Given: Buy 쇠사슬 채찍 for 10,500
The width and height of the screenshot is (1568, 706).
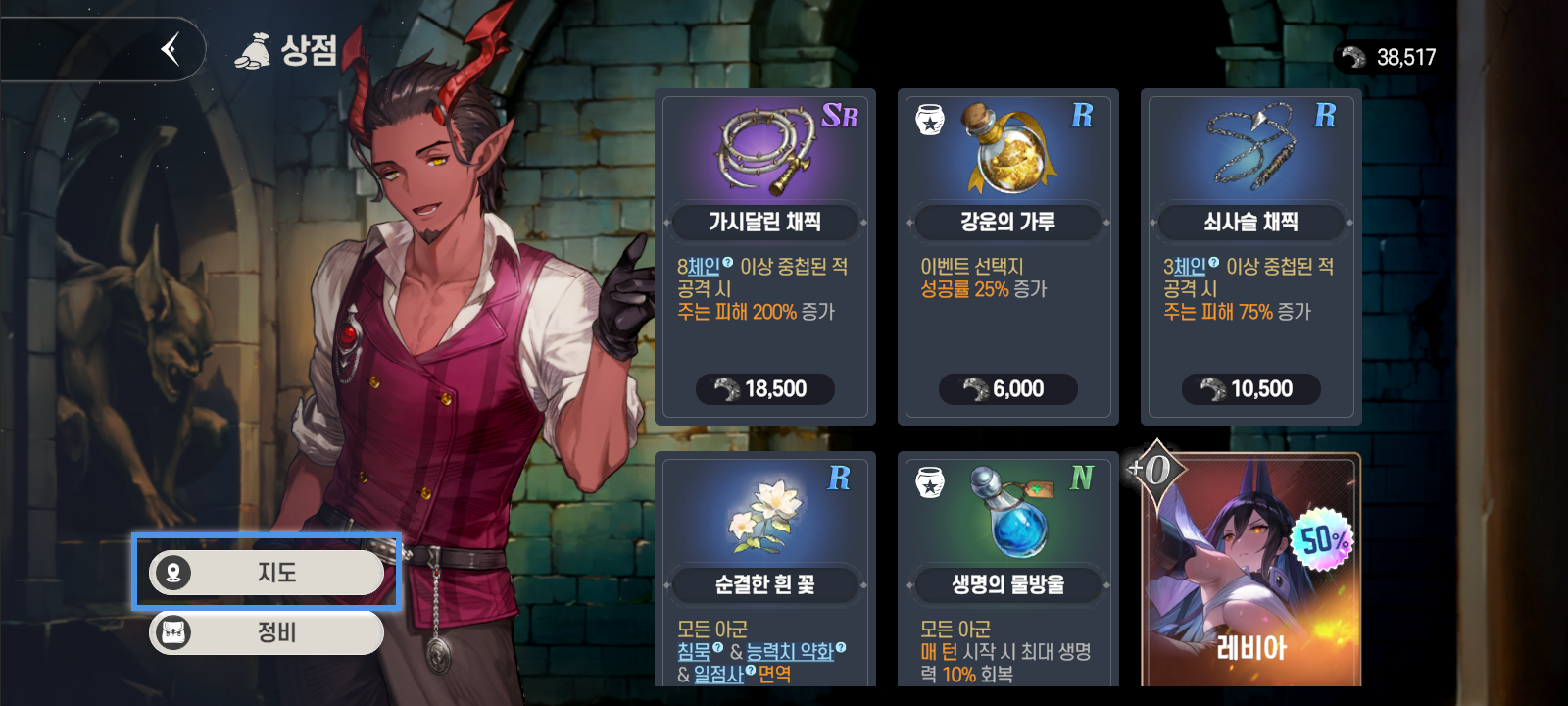Looking at the screenshot, I should (x=1250, y=389).
